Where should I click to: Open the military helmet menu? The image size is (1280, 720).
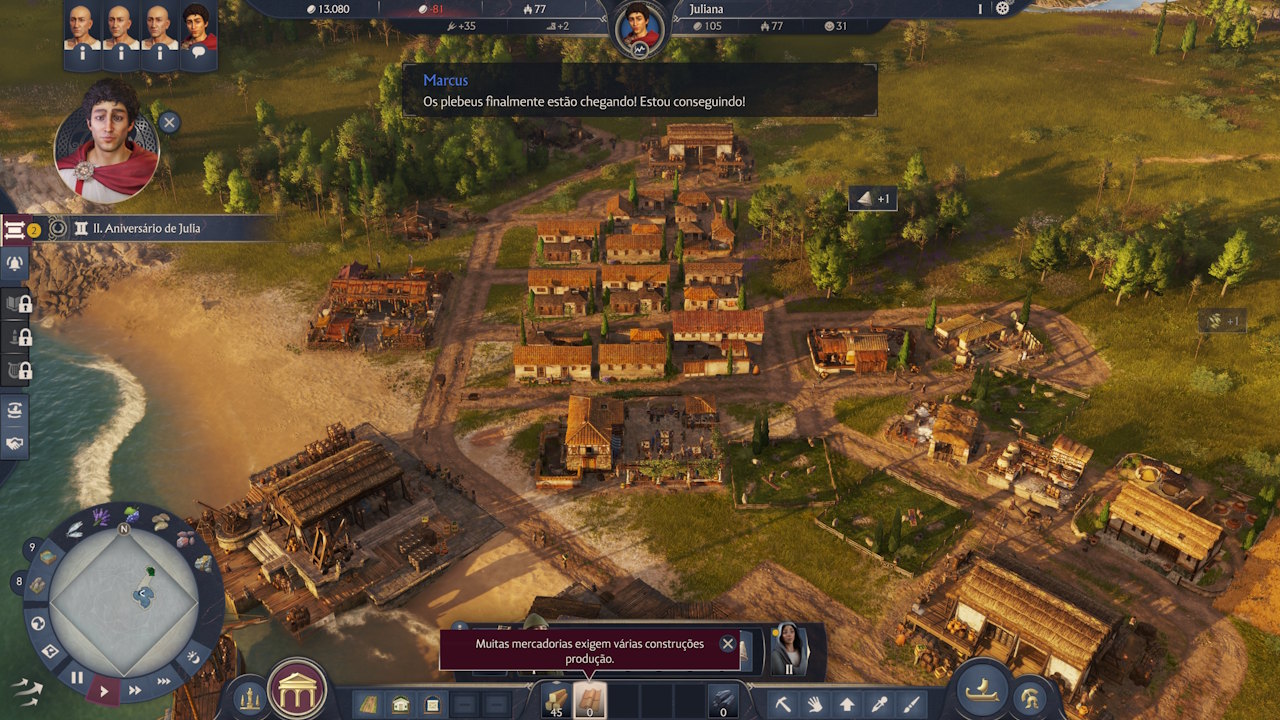pos(1030,697)
